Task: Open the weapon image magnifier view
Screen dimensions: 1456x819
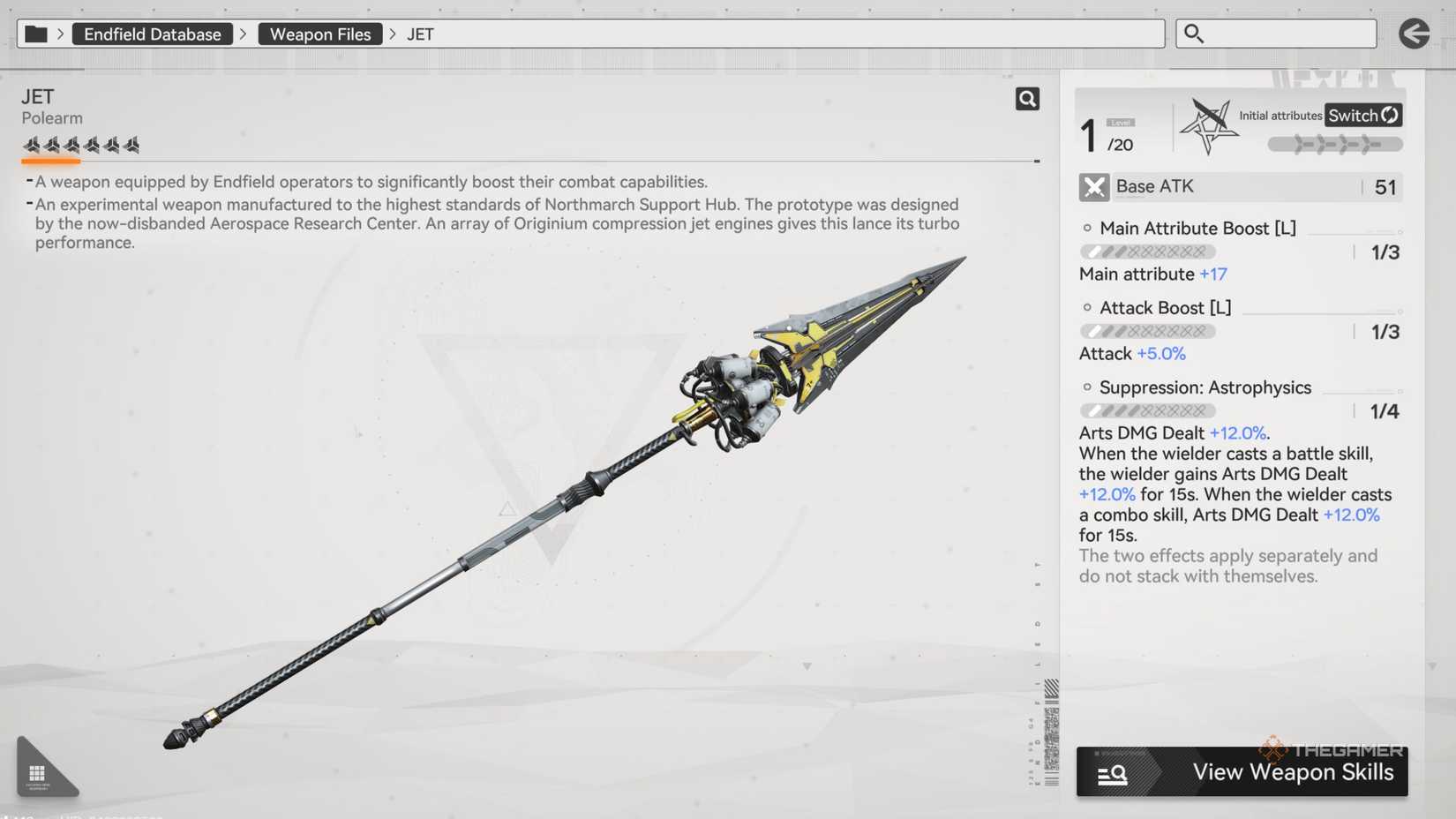Action: (1027, 99)
